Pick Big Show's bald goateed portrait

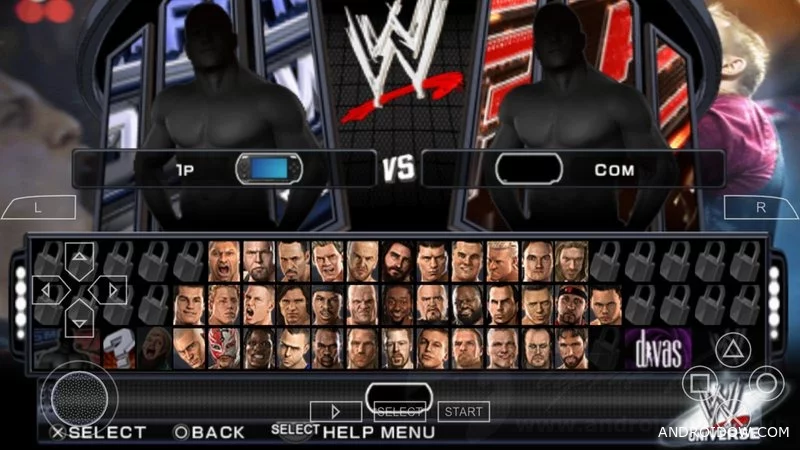tap(433, 303)
